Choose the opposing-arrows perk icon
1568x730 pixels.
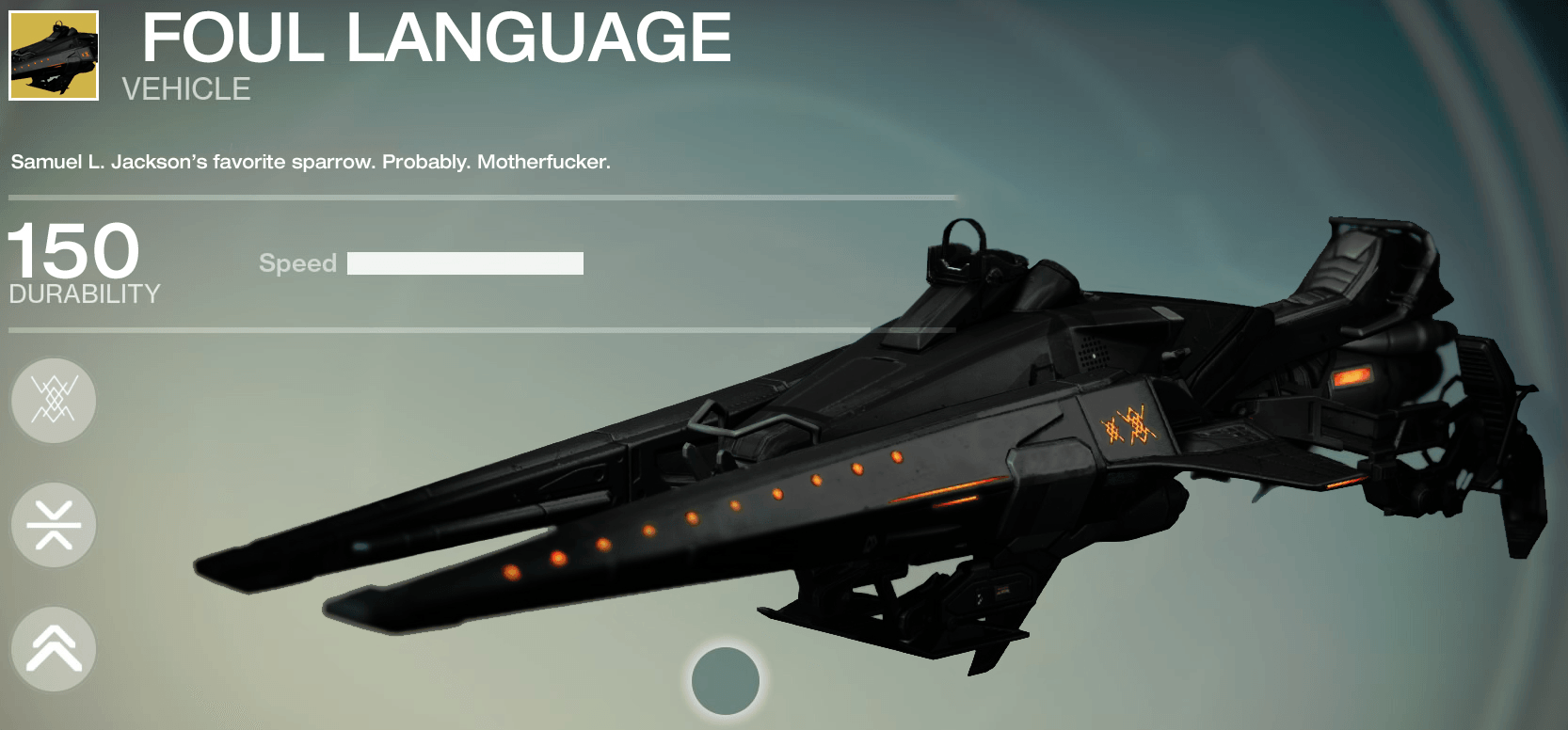[54, 525]
